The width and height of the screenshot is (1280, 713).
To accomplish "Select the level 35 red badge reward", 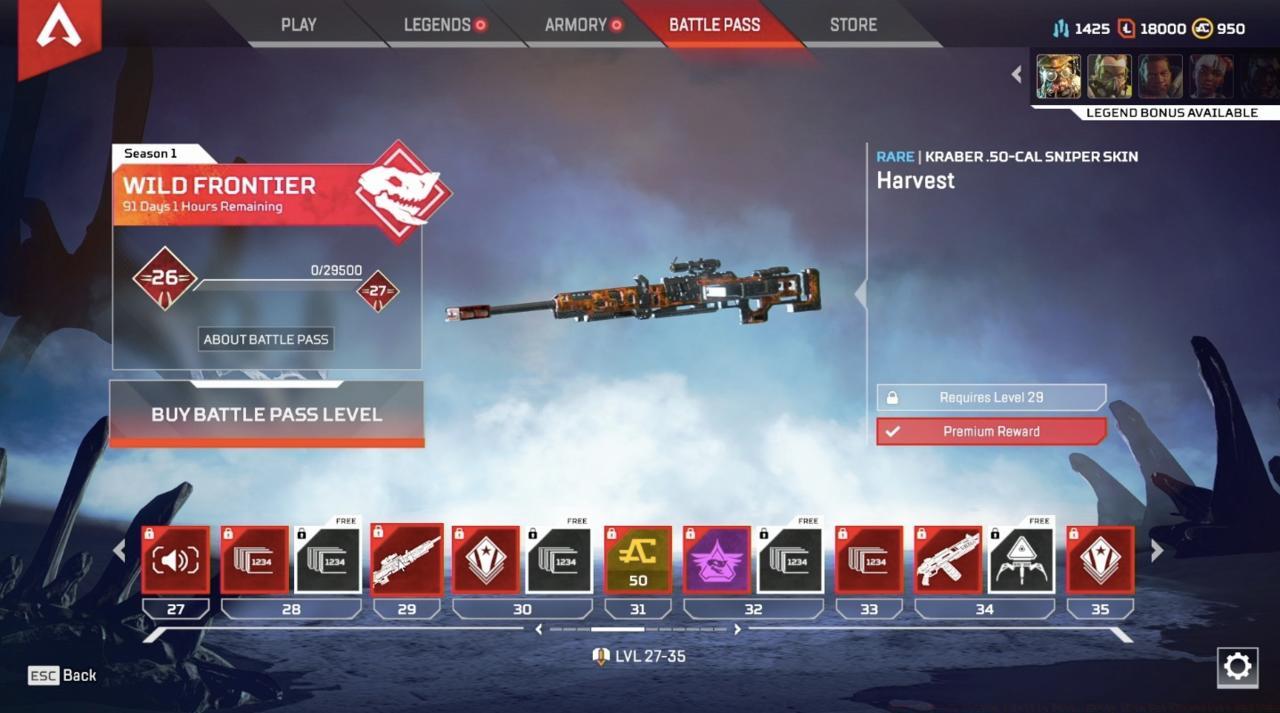I will [x=1100, y=560].
